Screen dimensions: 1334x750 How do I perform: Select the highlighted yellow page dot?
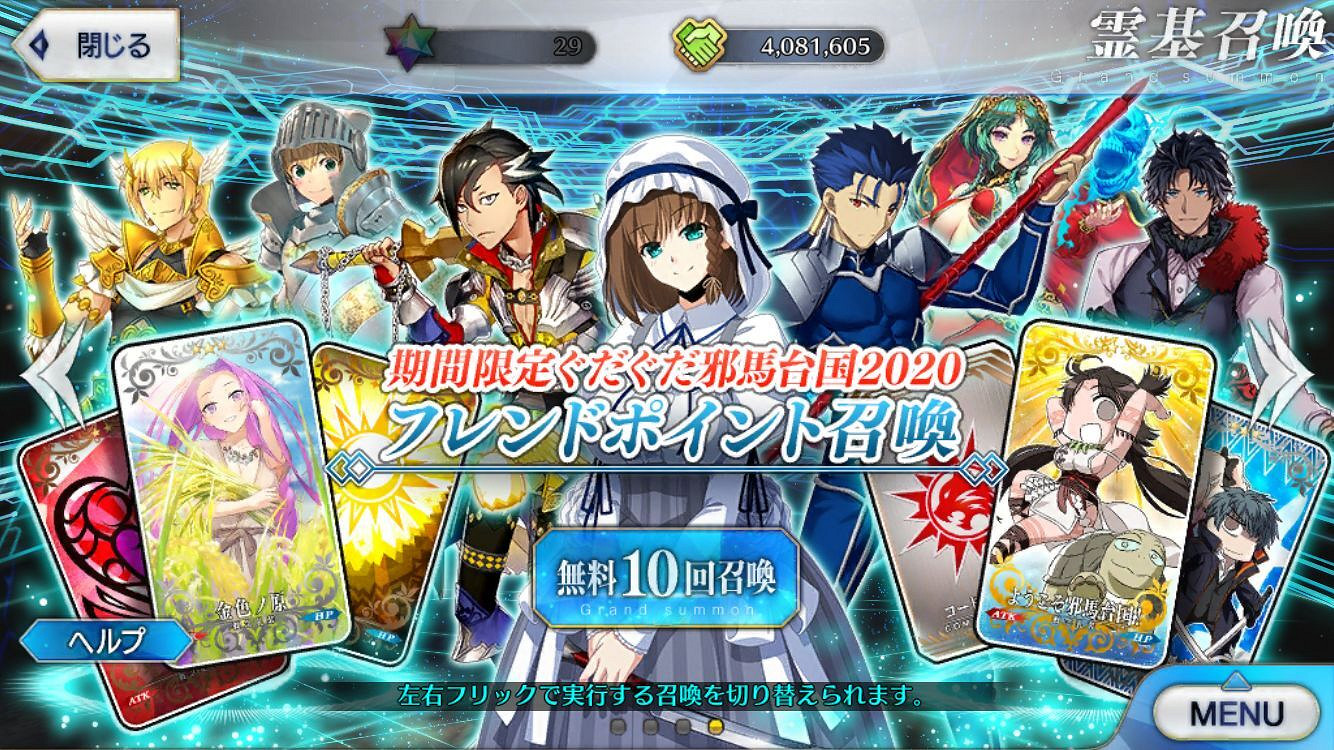pyautogui.click(x=715, y=728)
